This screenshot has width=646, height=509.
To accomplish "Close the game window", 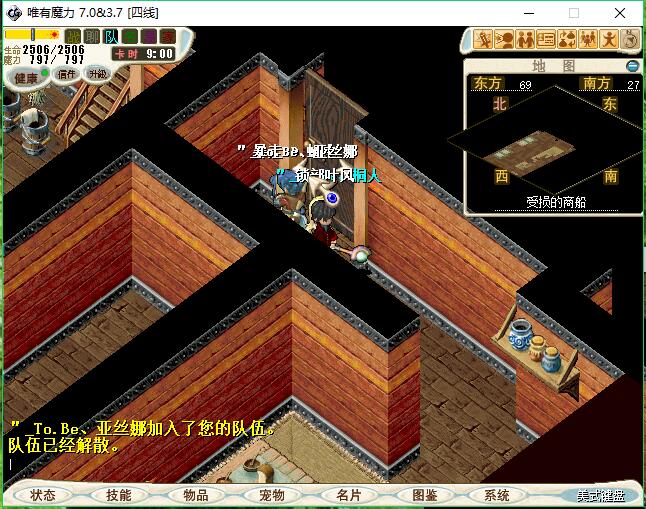I will 618,13.
